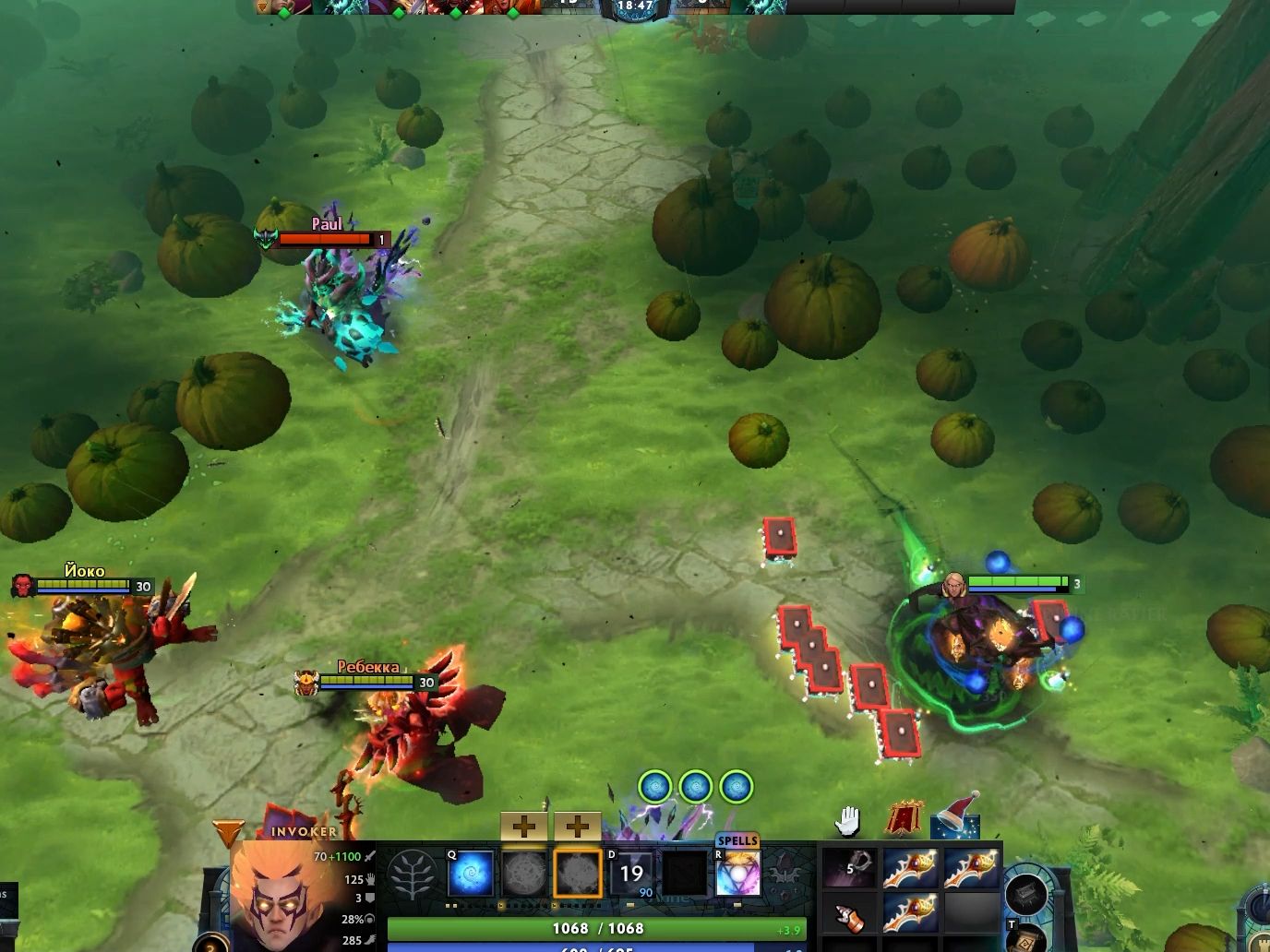The height and width of the screenshot is (952, 1270).
Task: Select Invoker's Quas ability
Action: click(x=471, y=872)
